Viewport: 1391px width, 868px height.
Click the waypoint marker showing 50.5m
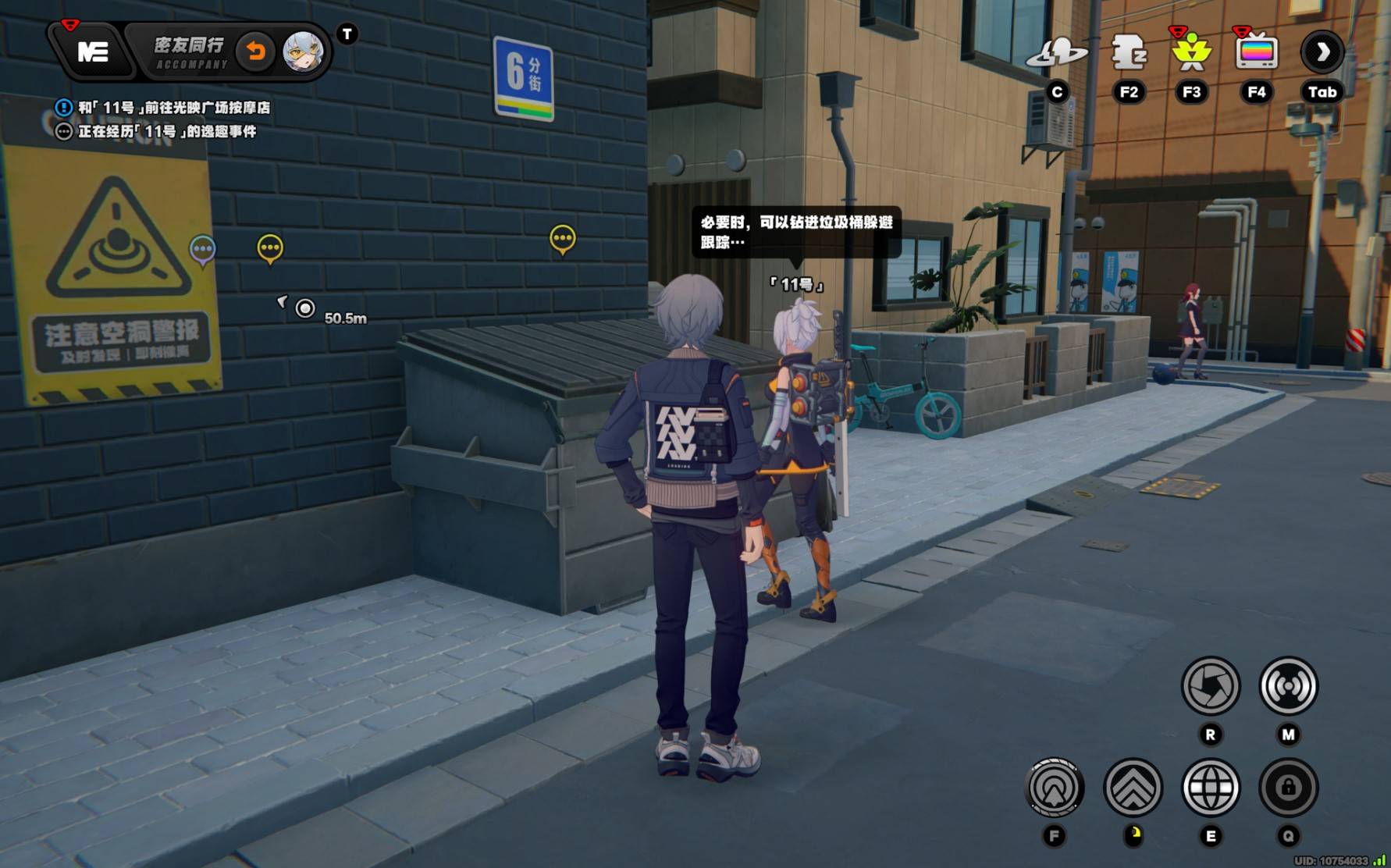(x=305, y=309)
